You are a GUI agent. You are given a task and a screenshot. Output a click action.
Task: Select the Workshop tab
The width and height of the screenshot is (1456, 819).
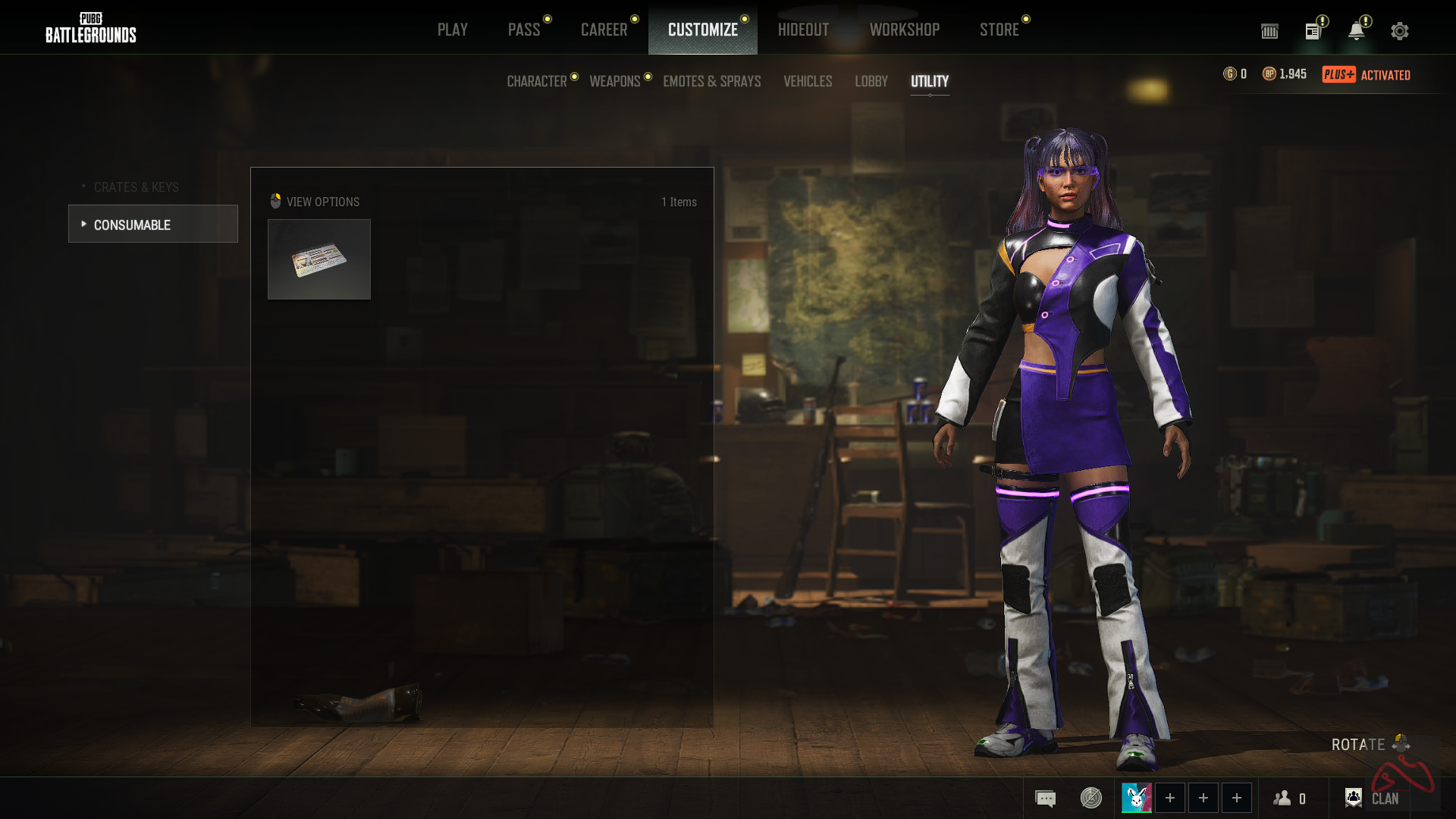click(904, 30)
